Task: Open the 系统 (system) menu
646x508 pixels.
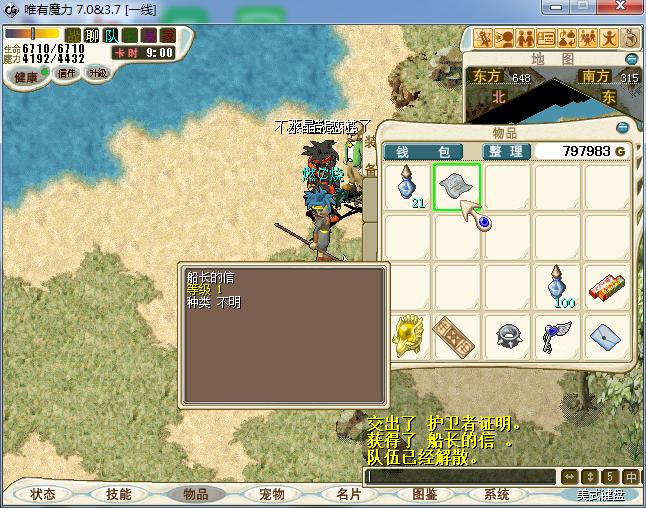Action: 497,494
